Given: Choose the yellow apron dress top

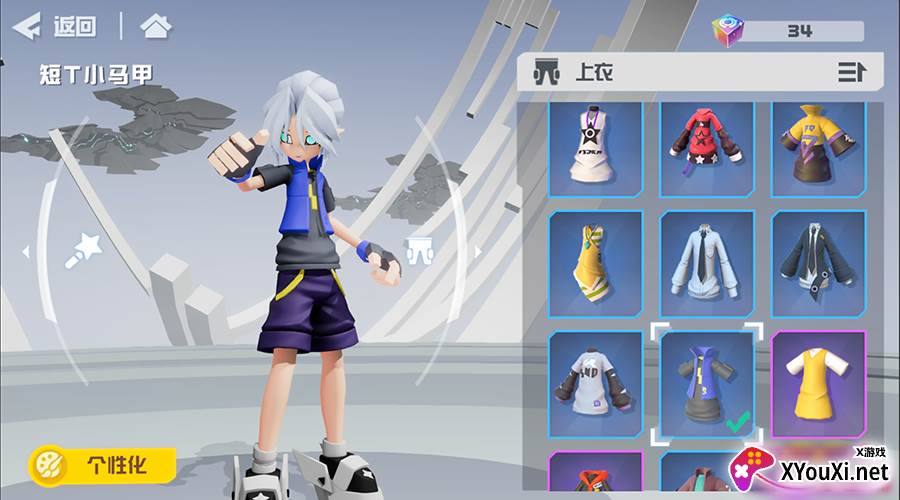Looking at the screenshot, I should (818, 385).
